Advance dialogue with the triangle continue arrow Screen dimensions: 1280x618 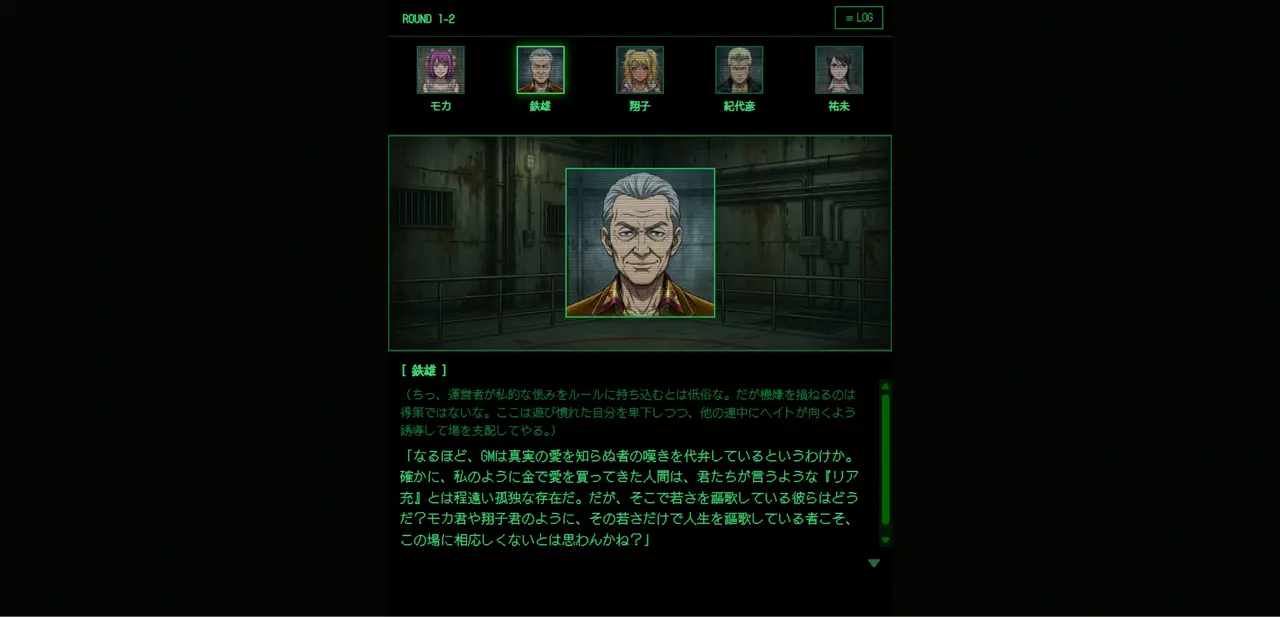(874, 563)
